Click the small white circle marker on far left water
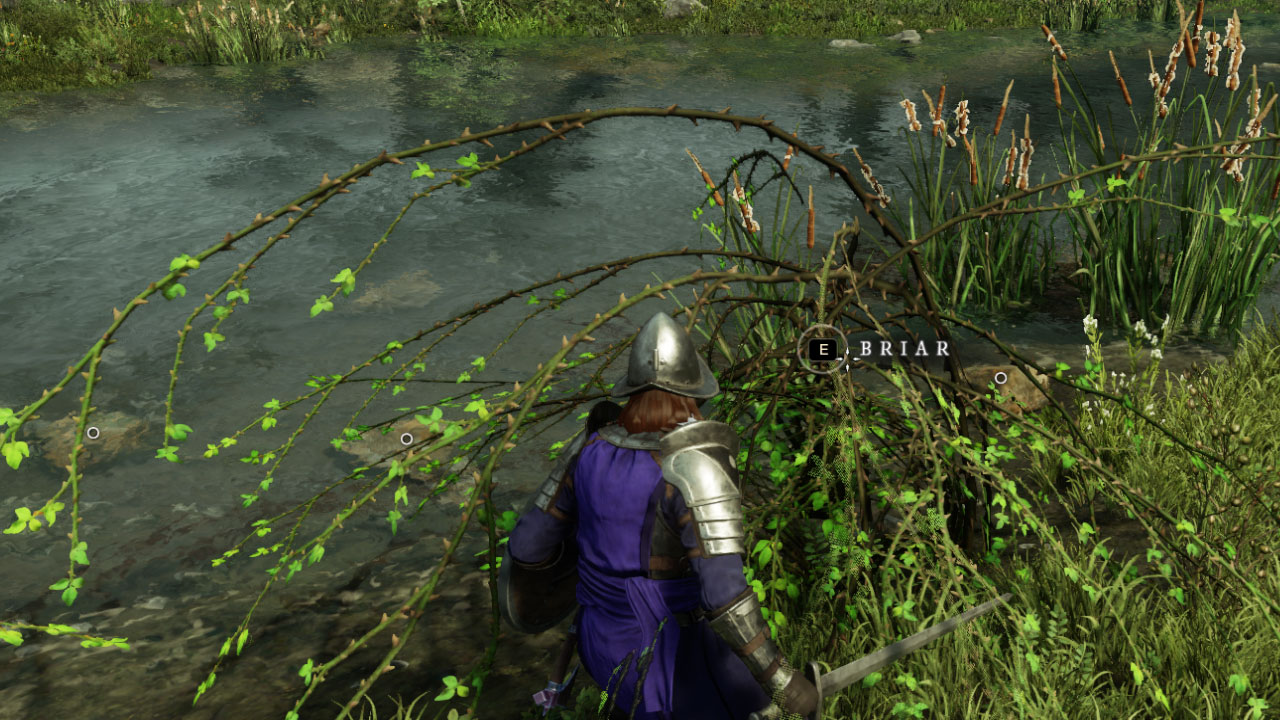Image resolution: width=1280 pixels, height=720 pixels. 94,433
